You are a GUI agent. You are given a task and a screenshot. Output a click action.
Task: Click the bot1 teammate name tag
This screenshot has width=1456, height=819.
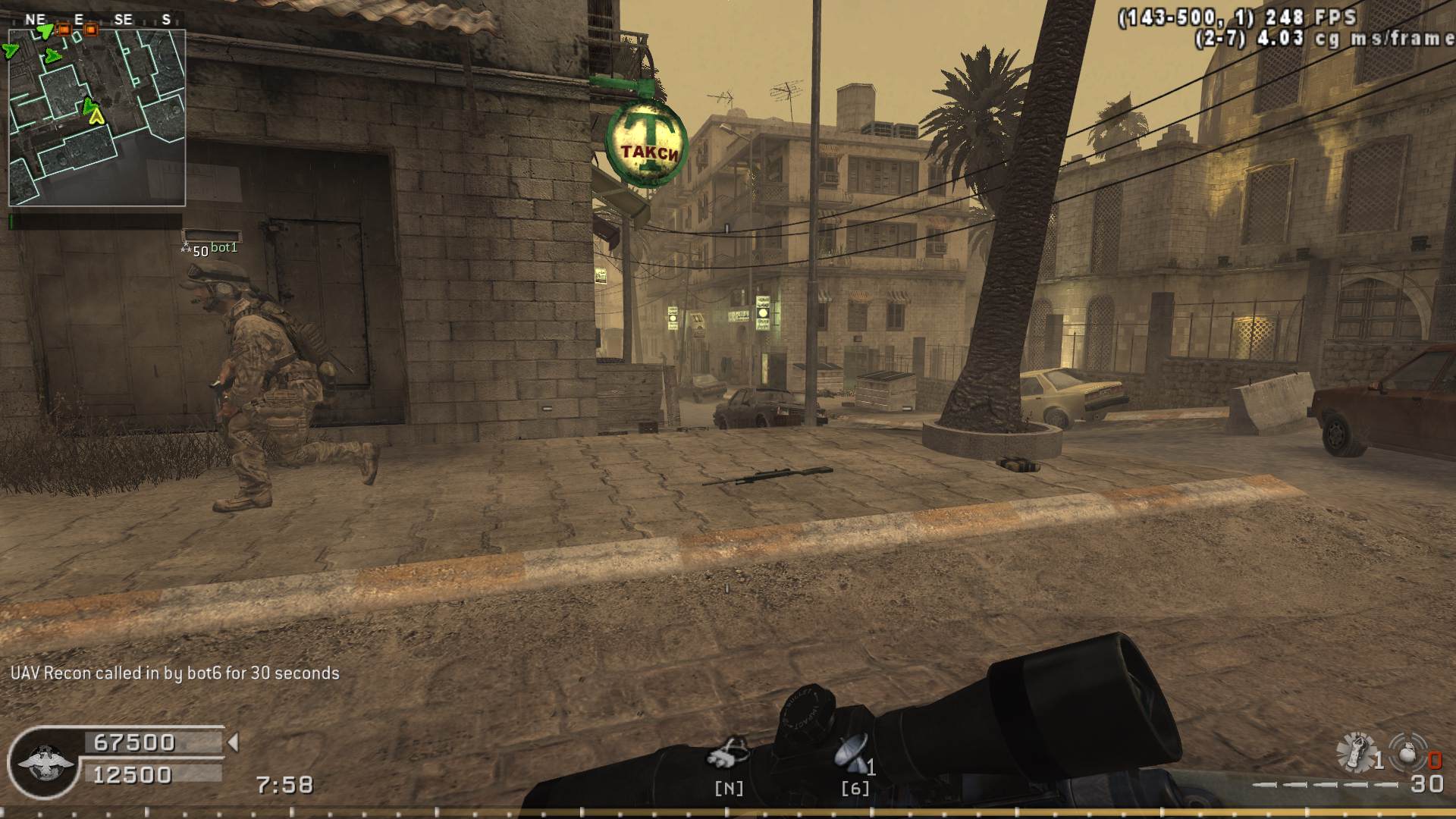coord(224,248)
